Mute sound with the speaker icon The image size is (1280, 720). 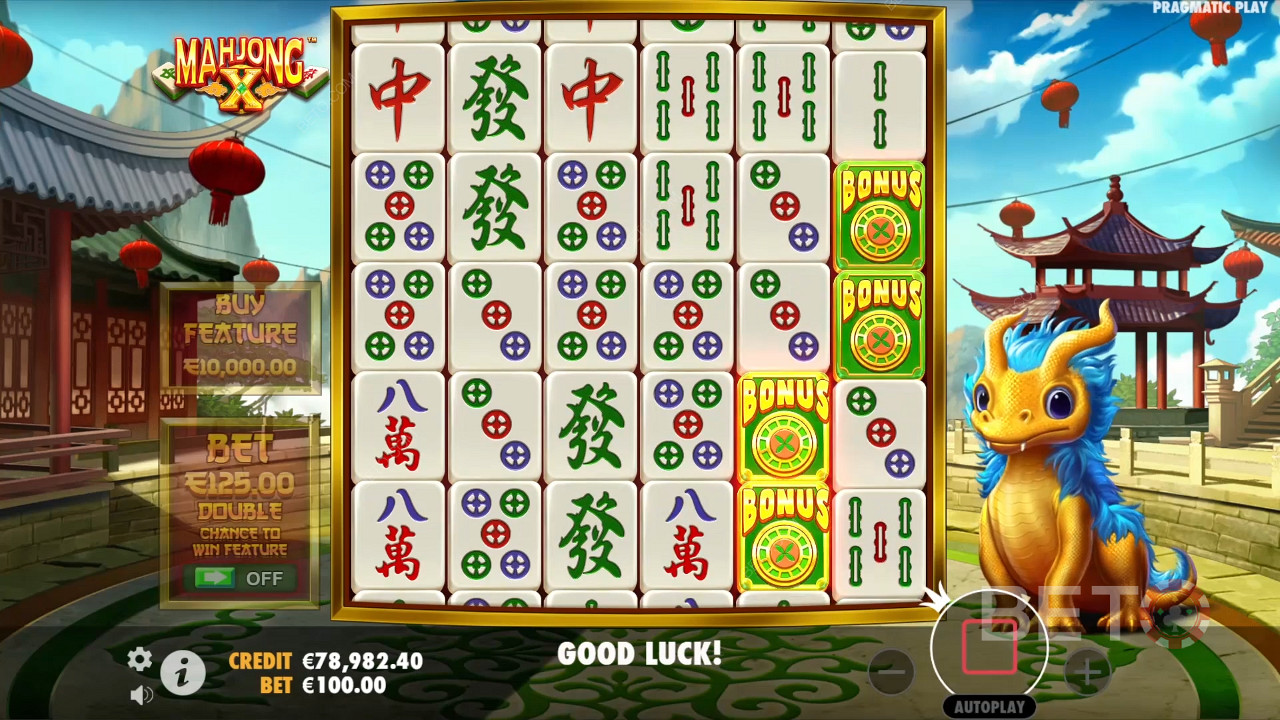coord(141,694)
